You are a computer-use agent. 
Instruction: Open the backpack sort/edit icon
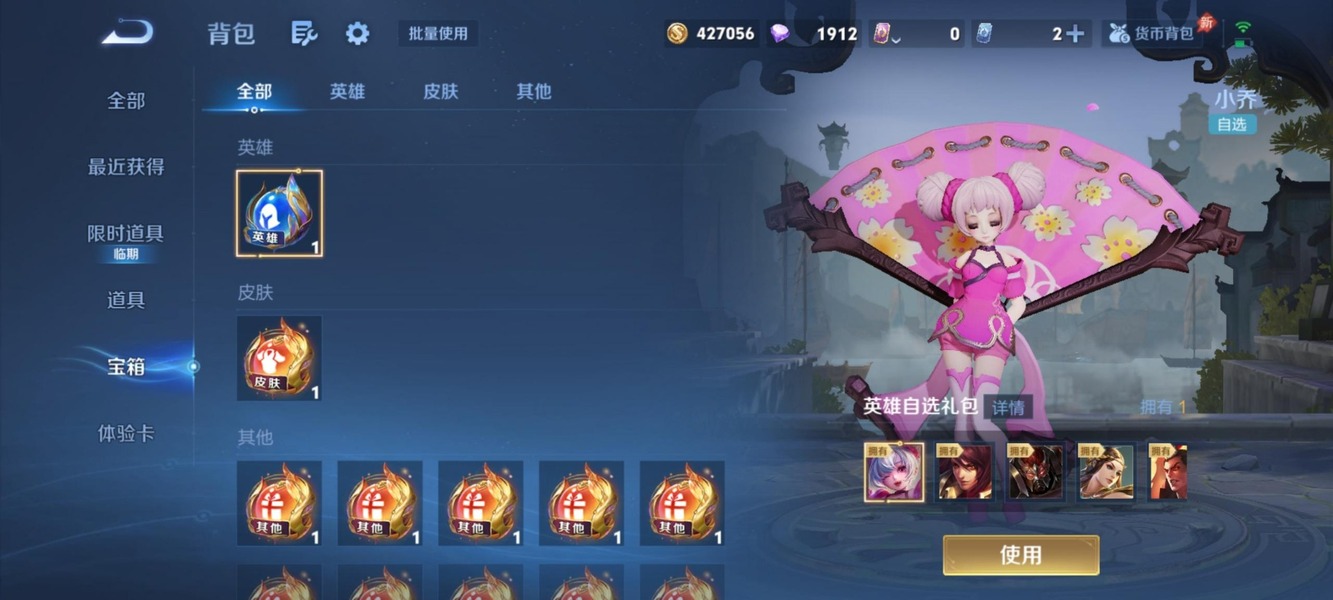tap(304, 33)
